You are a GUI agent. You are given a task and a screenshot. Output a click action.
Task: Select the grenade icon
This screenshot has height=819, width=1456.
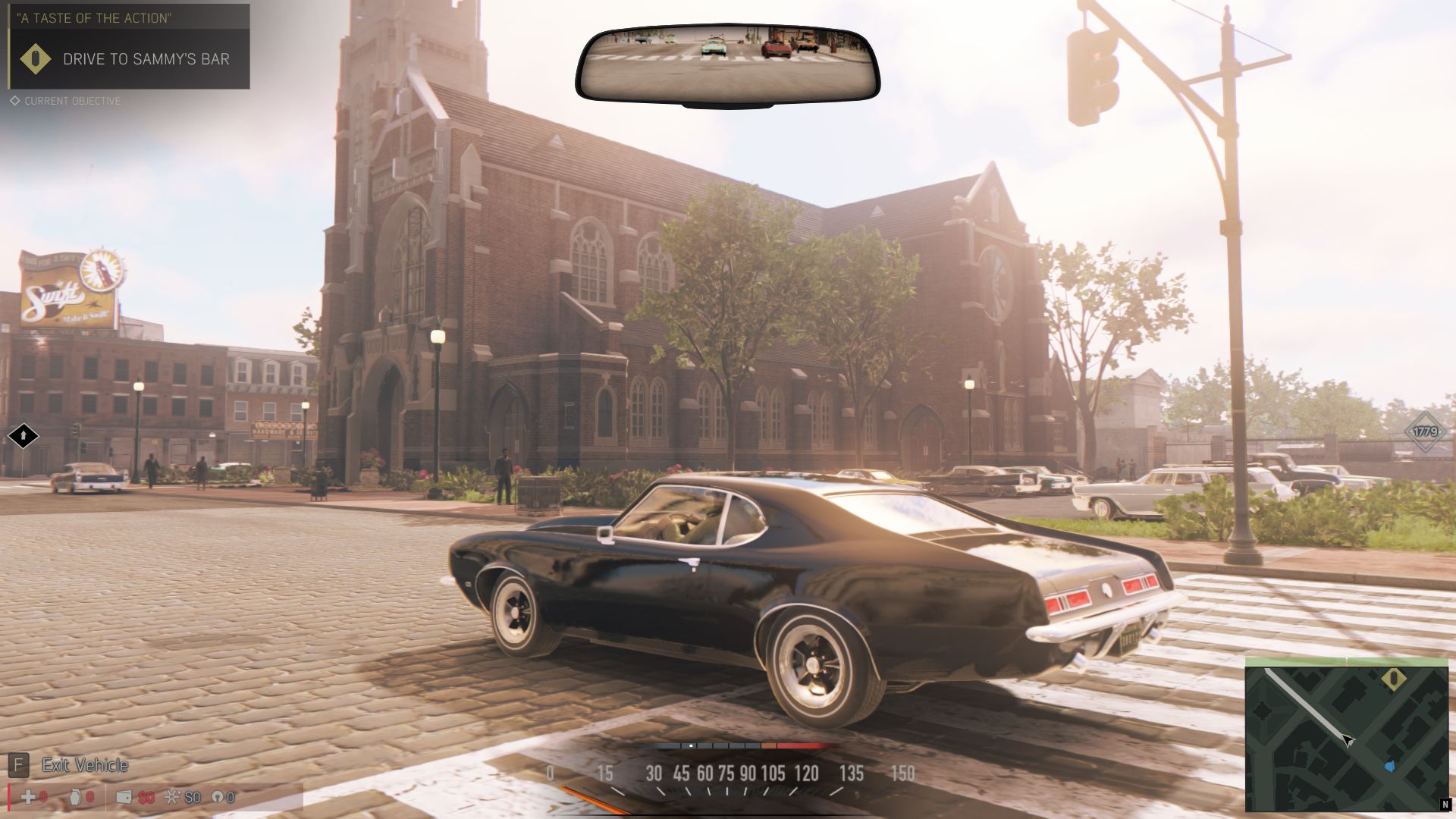coord(76,797)
